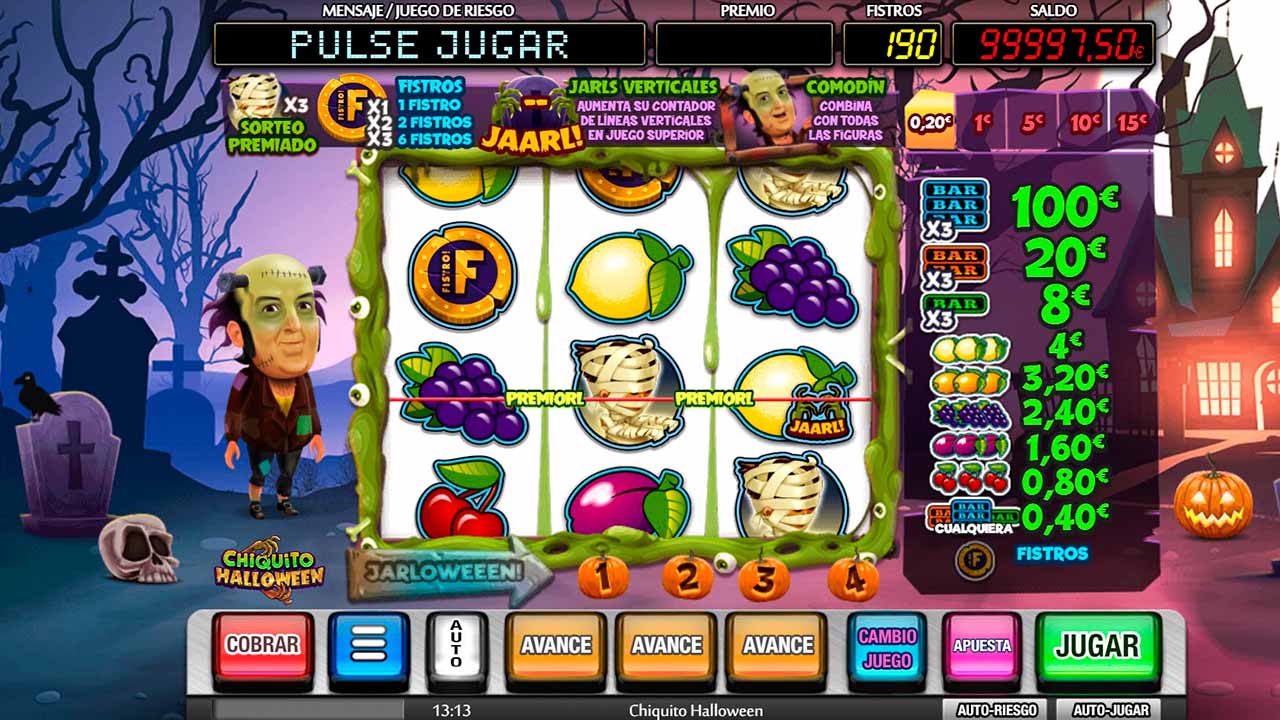The width and height of the screenshot is (1280, 720).
Task: Click the AVANCE button under the middle reel
Action: (x=666, y=646)
